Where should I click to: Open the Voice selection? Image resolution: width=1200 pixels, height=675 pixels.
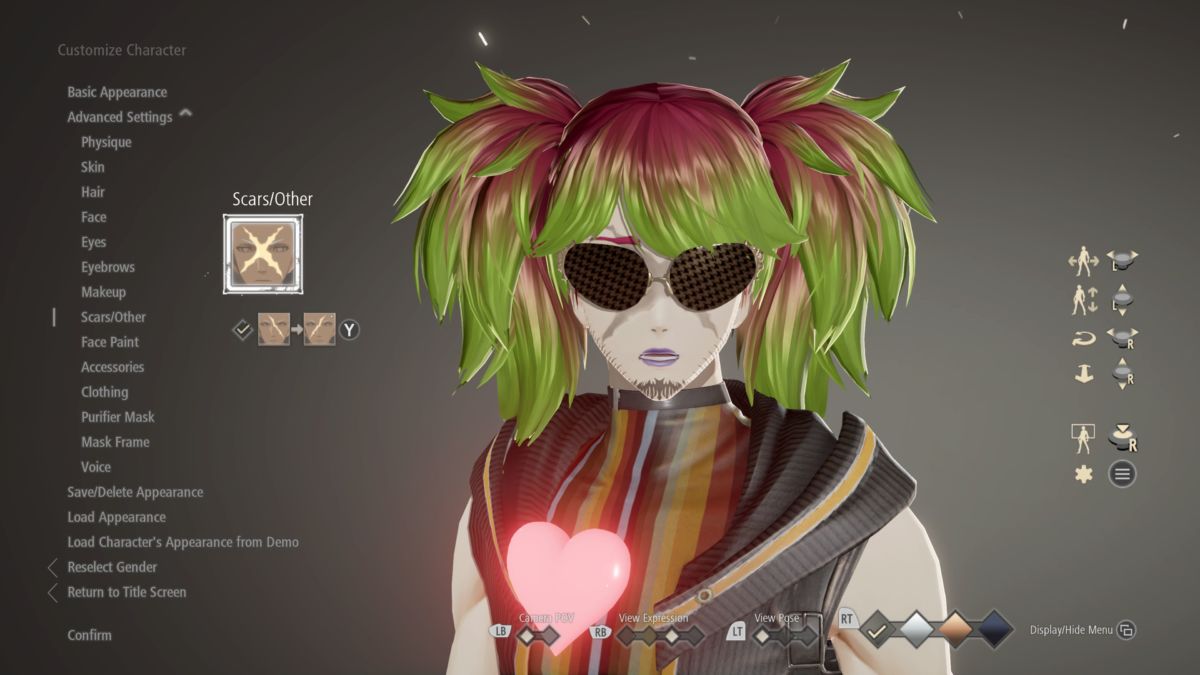(96, 467)
